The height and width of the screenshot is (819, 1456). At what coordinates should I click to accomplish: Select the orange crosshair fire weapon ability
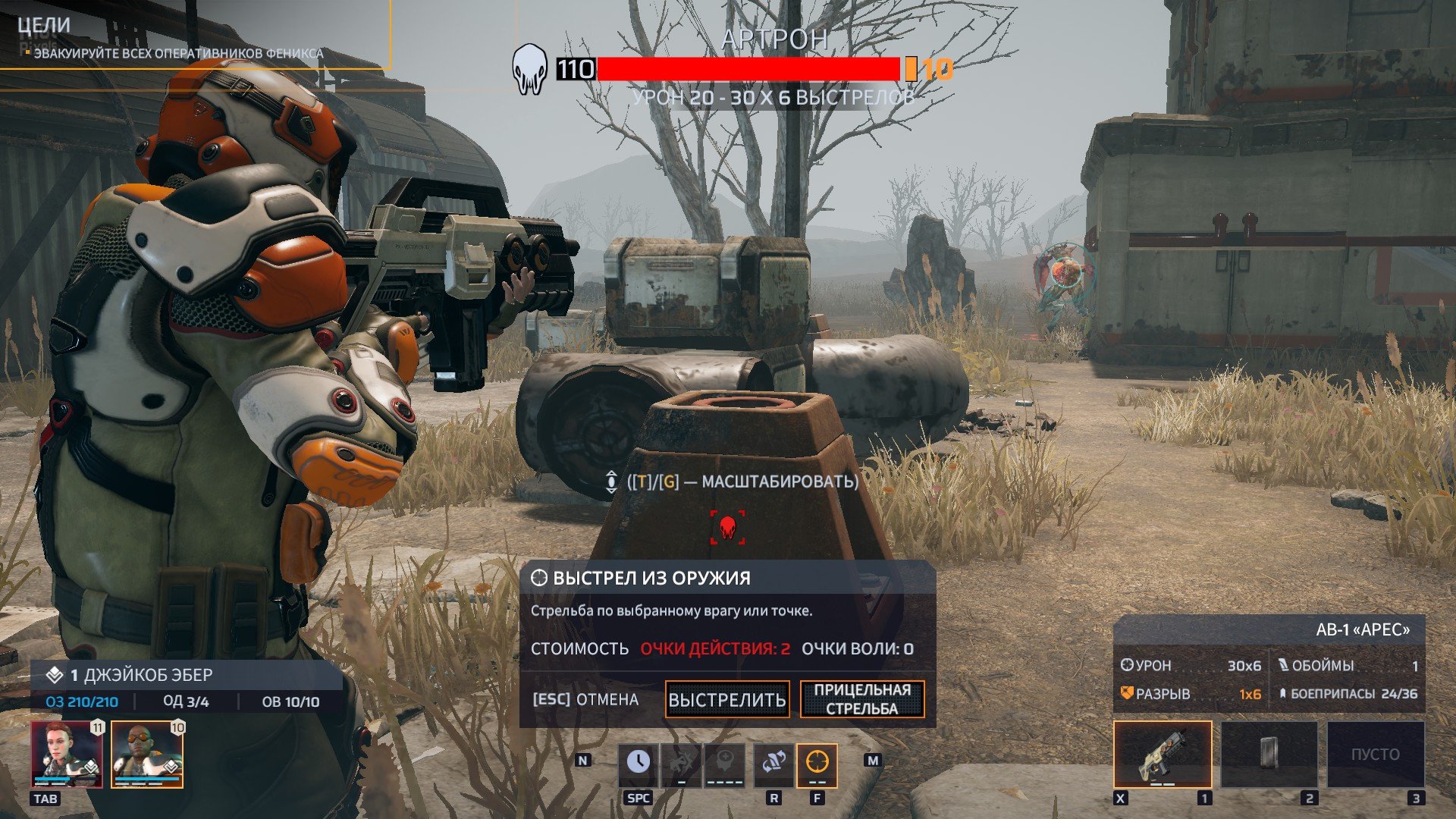click(817, 764)
